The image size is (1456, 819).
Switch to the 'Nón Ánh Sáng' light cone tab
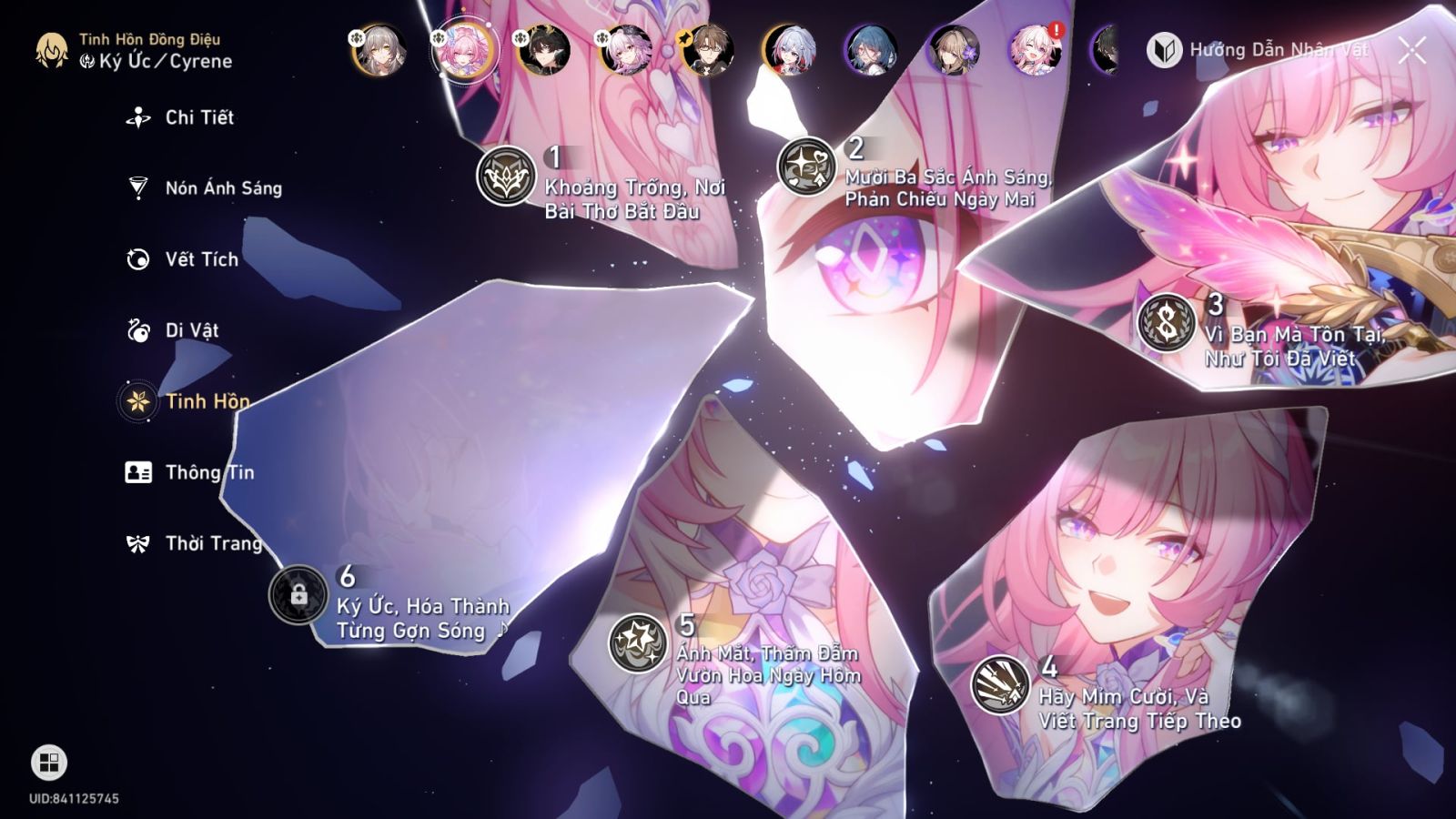point(136,188)
